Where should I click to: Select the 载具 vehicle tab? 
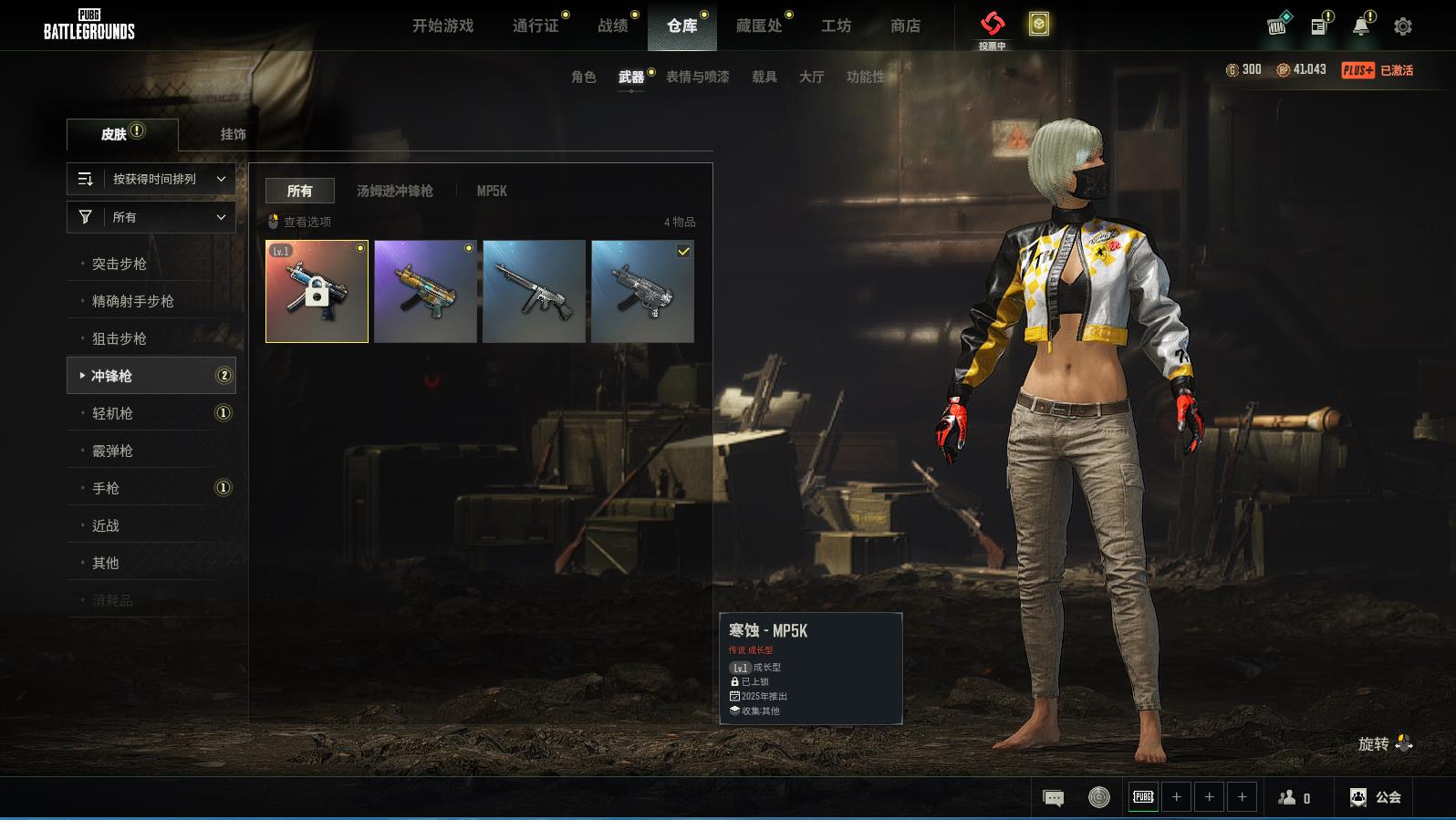tap(764, 77)
